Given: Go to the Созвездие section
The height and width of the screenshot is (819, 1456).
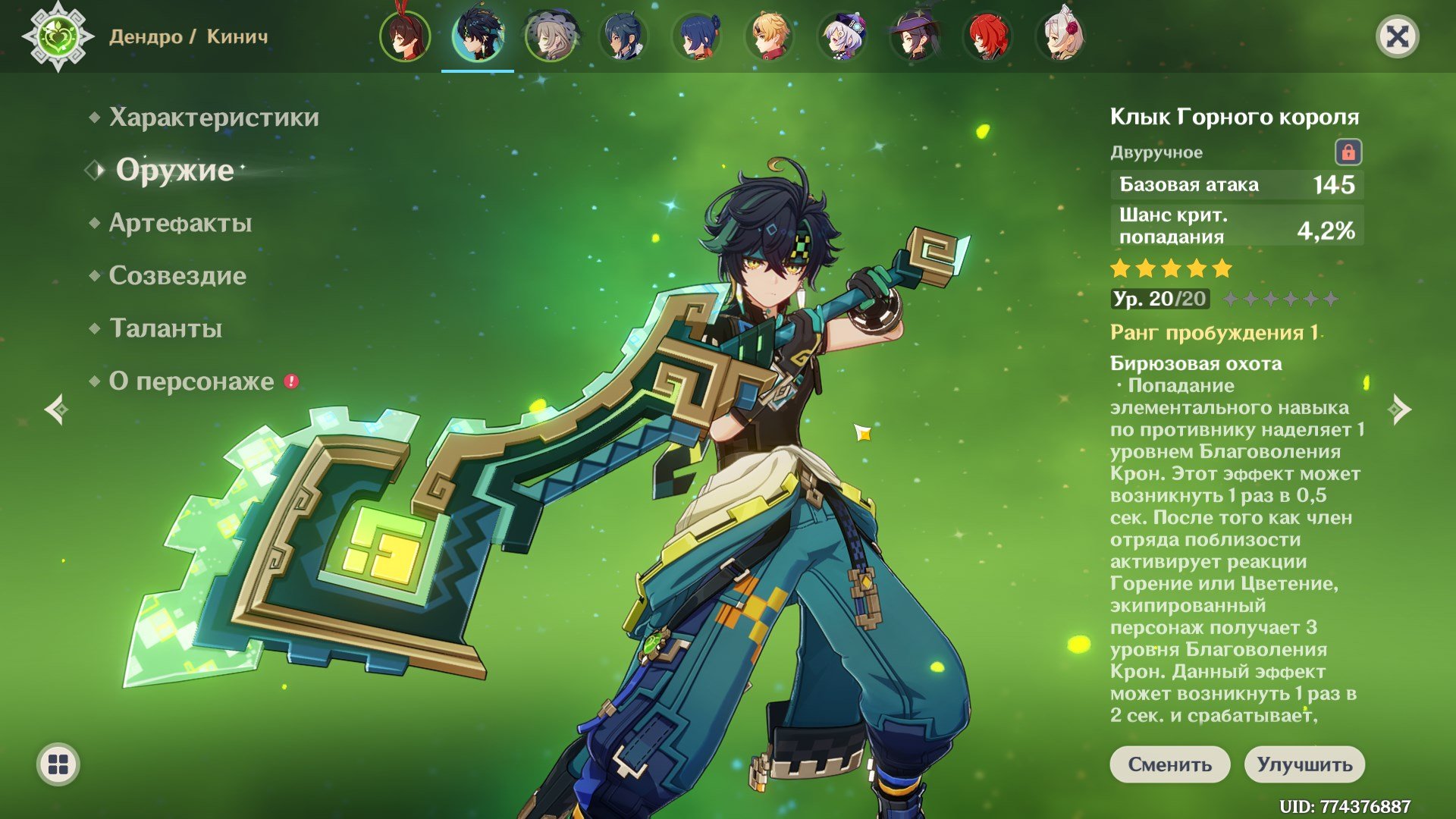Looking at the screenshot, I should [177, 276].
